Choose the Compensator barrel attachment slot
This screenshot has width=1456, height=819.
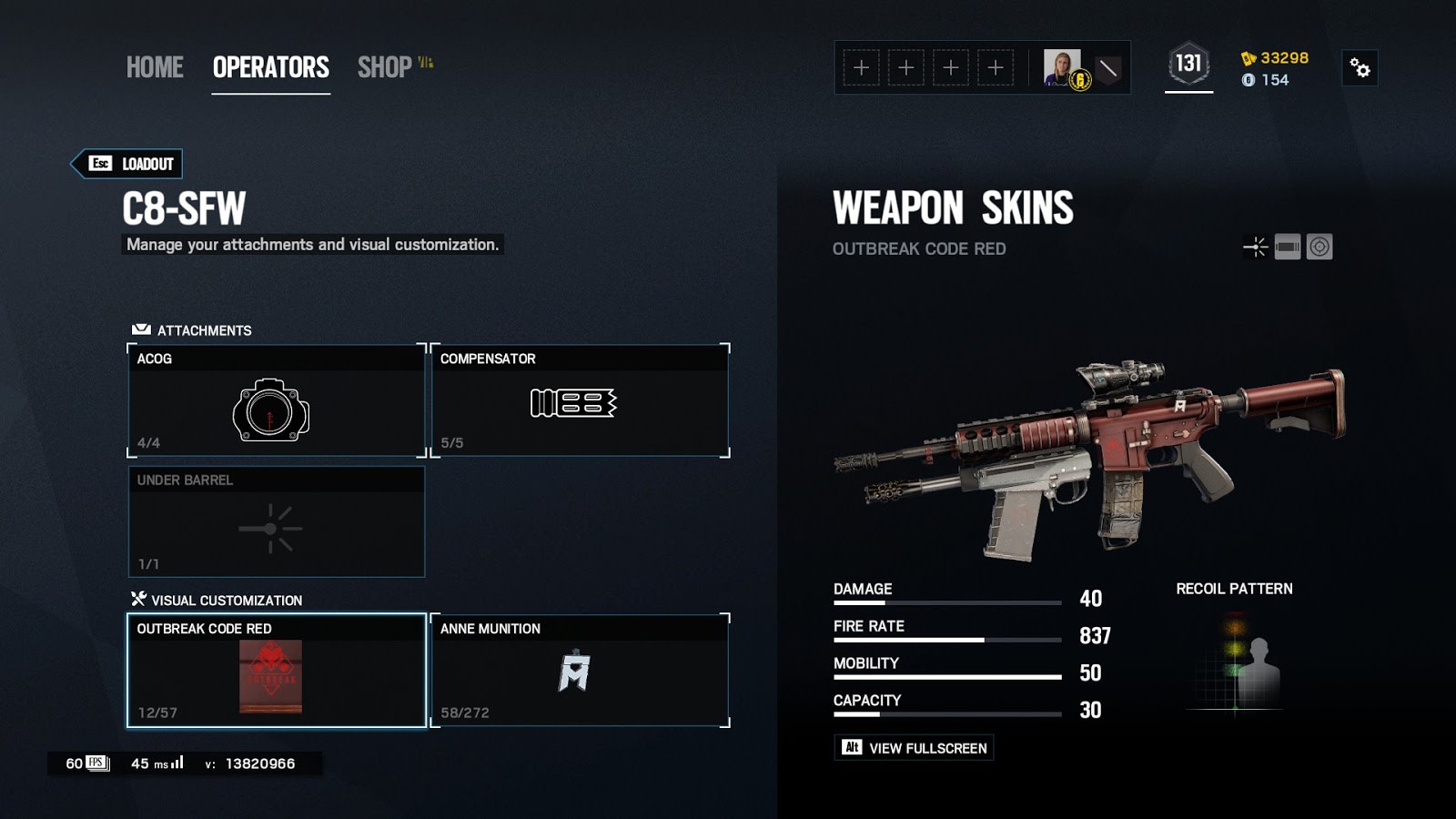coord(580,400)
